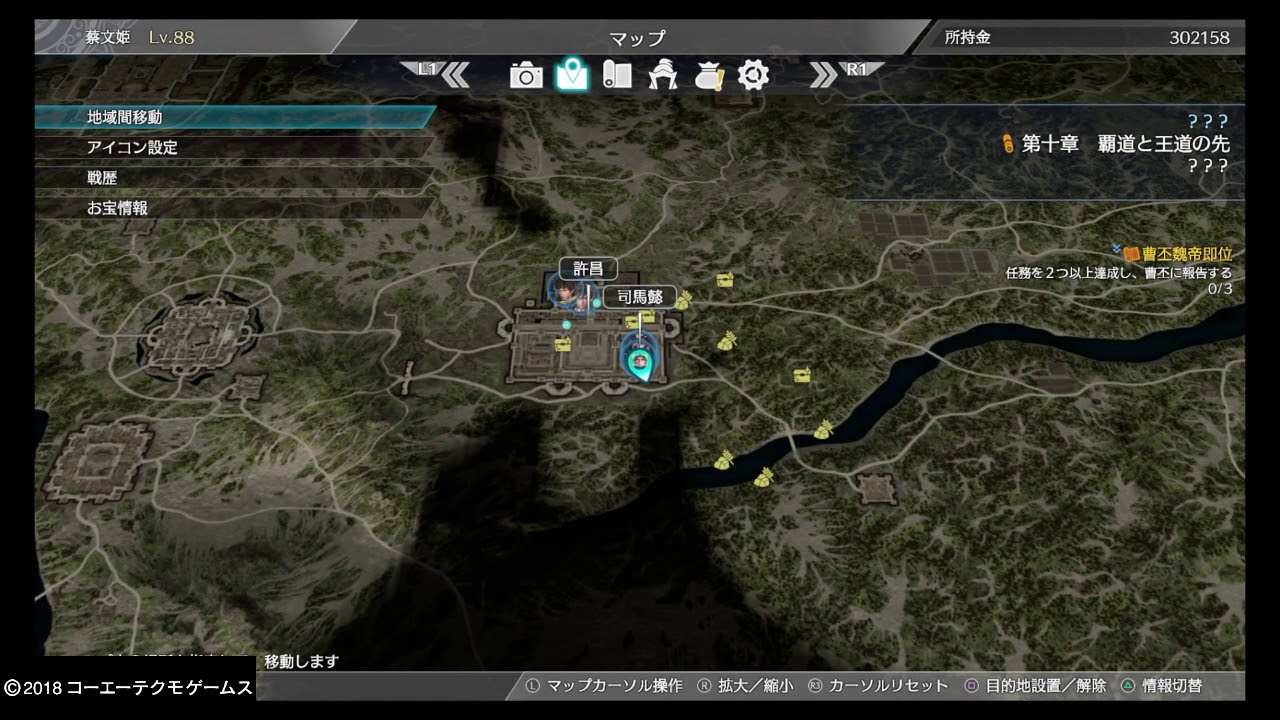Select the 司馬懿 map marker label

coord(640,297)
